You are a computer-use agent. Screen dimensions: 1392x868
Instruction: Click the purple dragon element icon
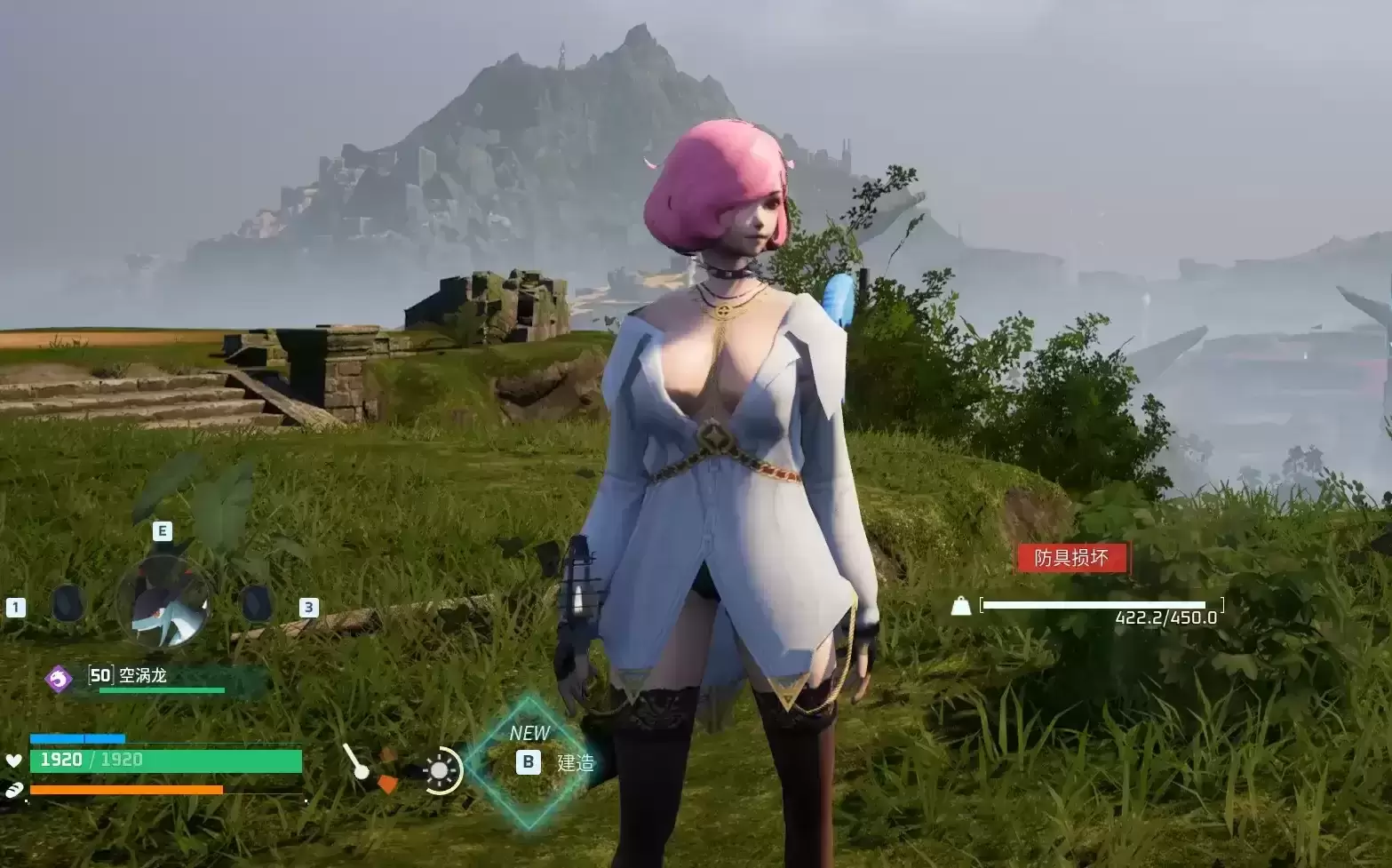(x=59, y=680)
